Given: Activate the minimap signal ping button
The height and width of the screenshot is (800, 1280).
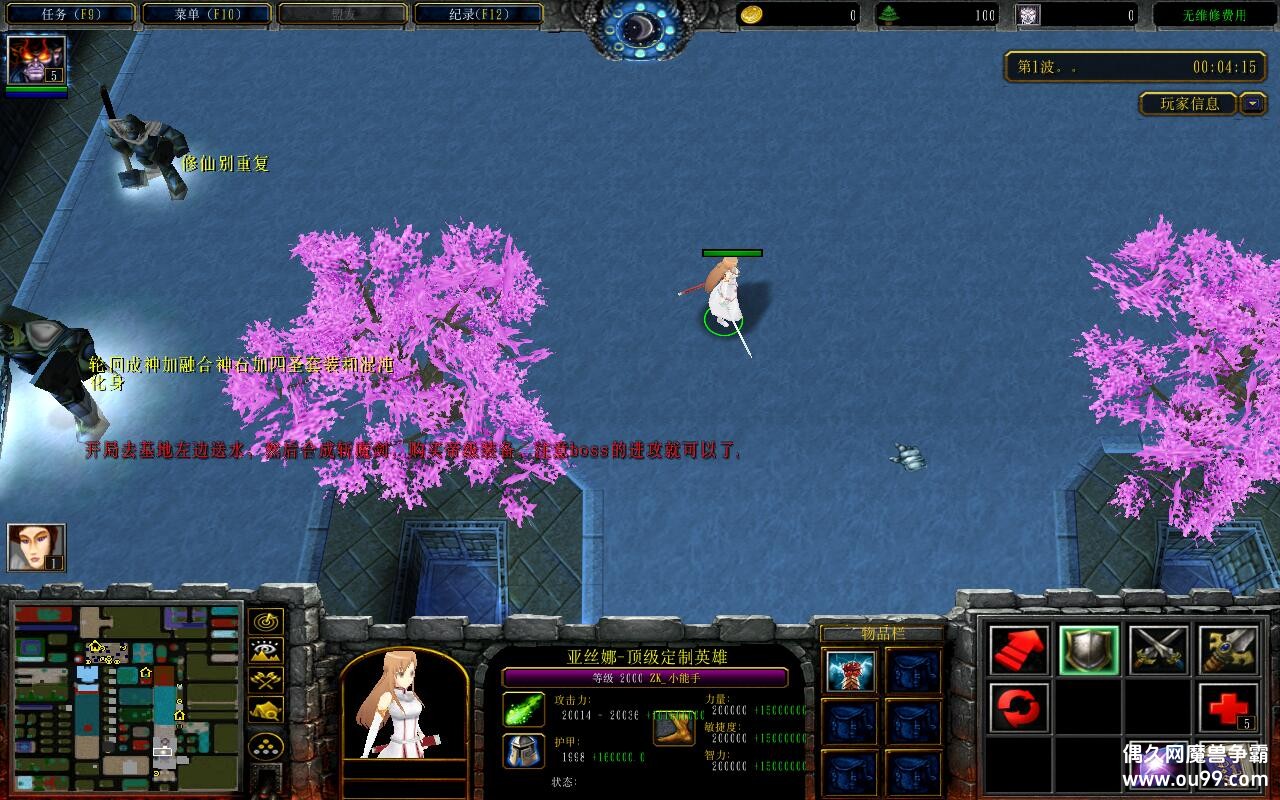Looking at the screenshot, I should pos(266,622).
